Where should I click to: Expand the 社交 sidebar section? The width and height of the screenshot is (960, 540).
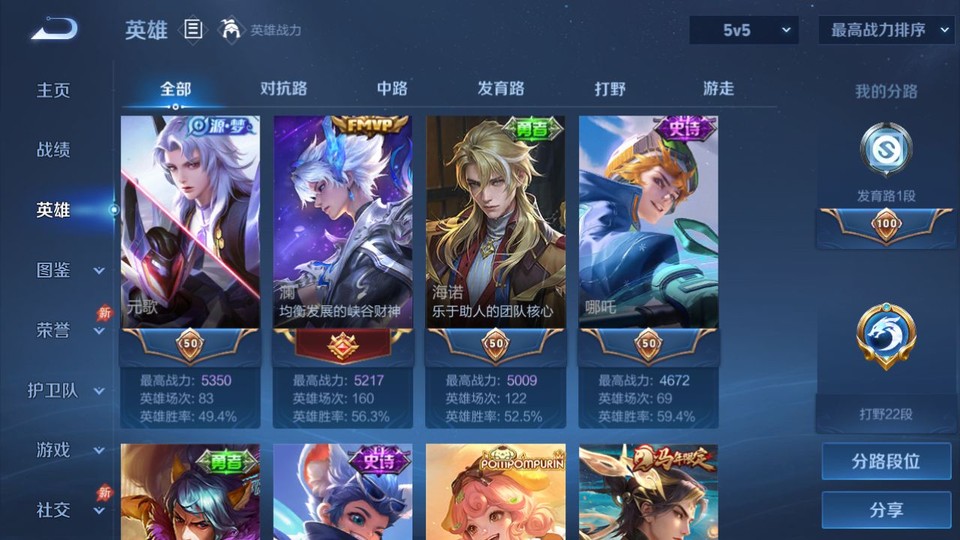(x=68, y=510)
